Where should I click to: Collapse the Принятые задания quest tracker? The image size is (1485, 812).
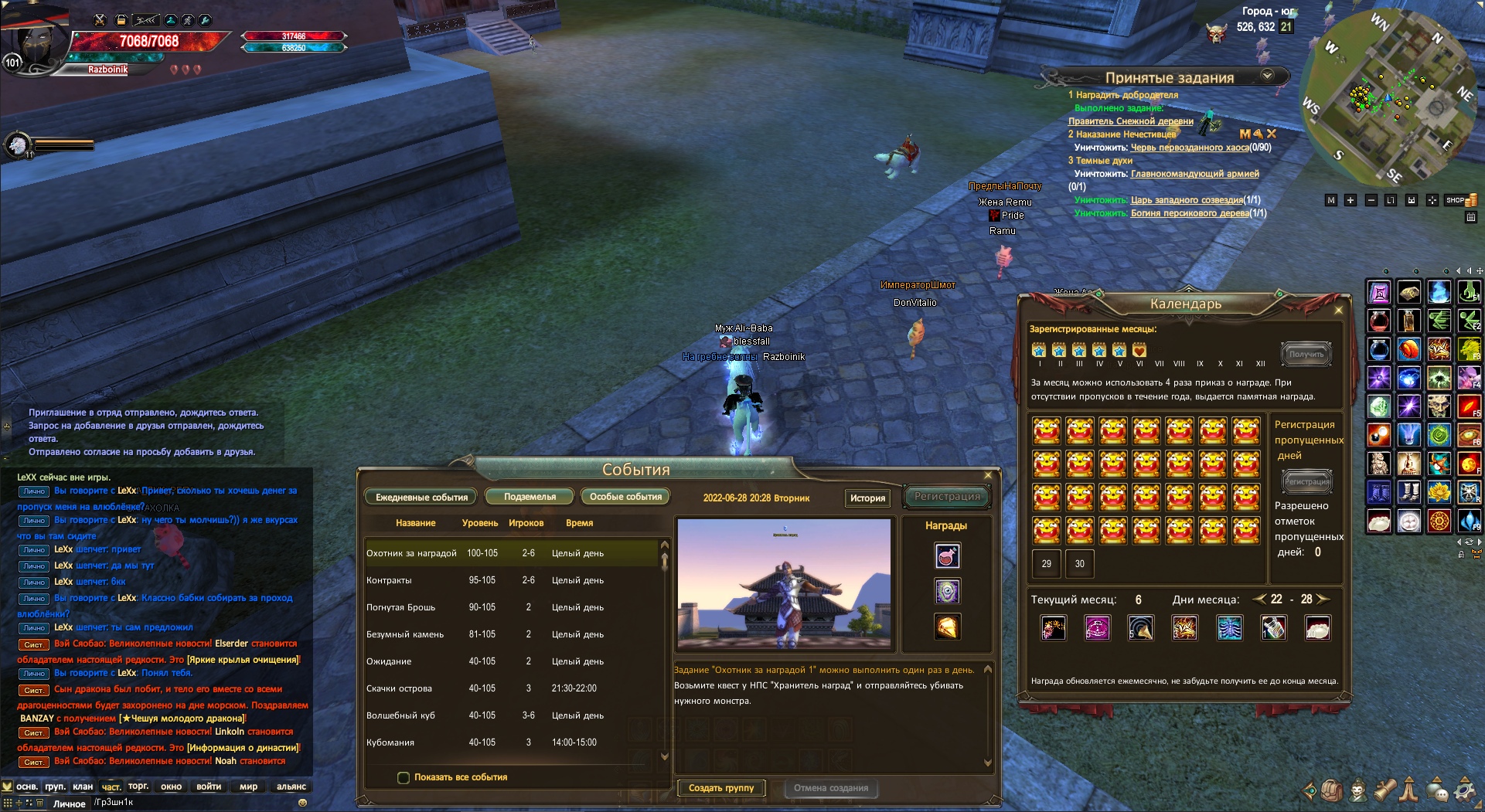1267,76
